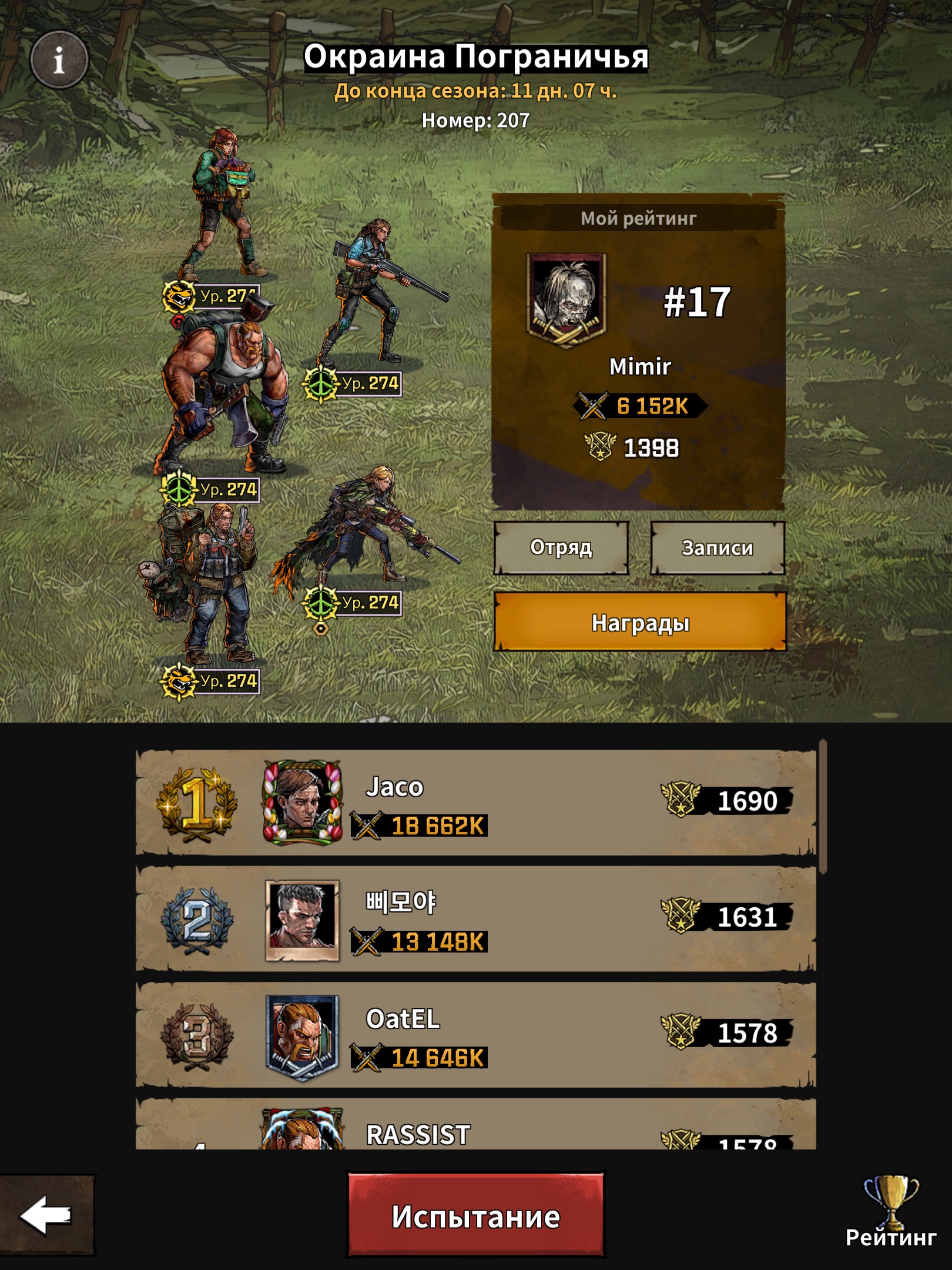This screenshot has height=1270, width=952.
Task: Open the Отряд squad screen
Action: [561, 548]
